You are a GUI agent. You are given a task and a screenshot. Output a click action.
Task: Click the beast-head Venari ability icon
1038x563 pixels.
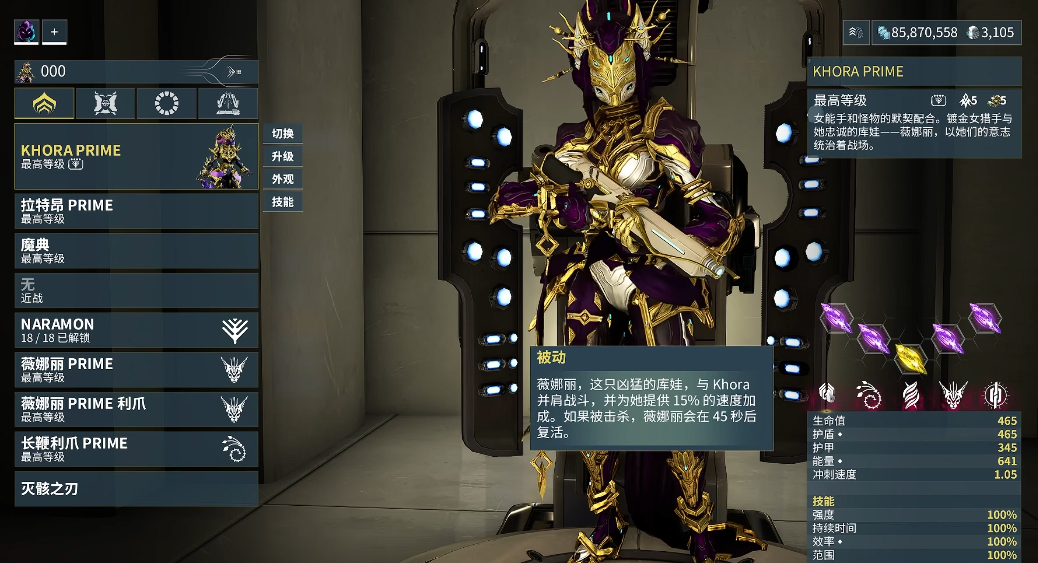coord(952,395)
